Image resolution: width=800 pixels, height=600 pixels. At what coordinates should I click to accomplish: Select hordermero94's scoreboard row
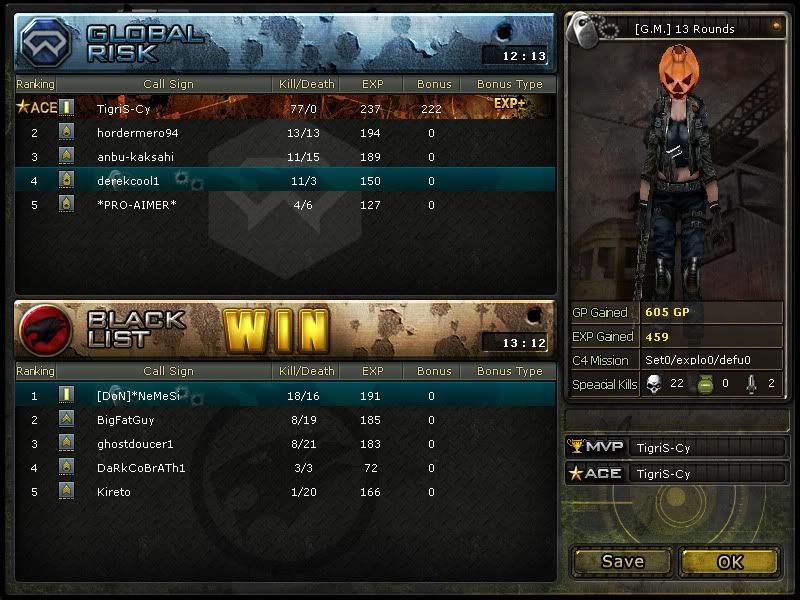285,132
